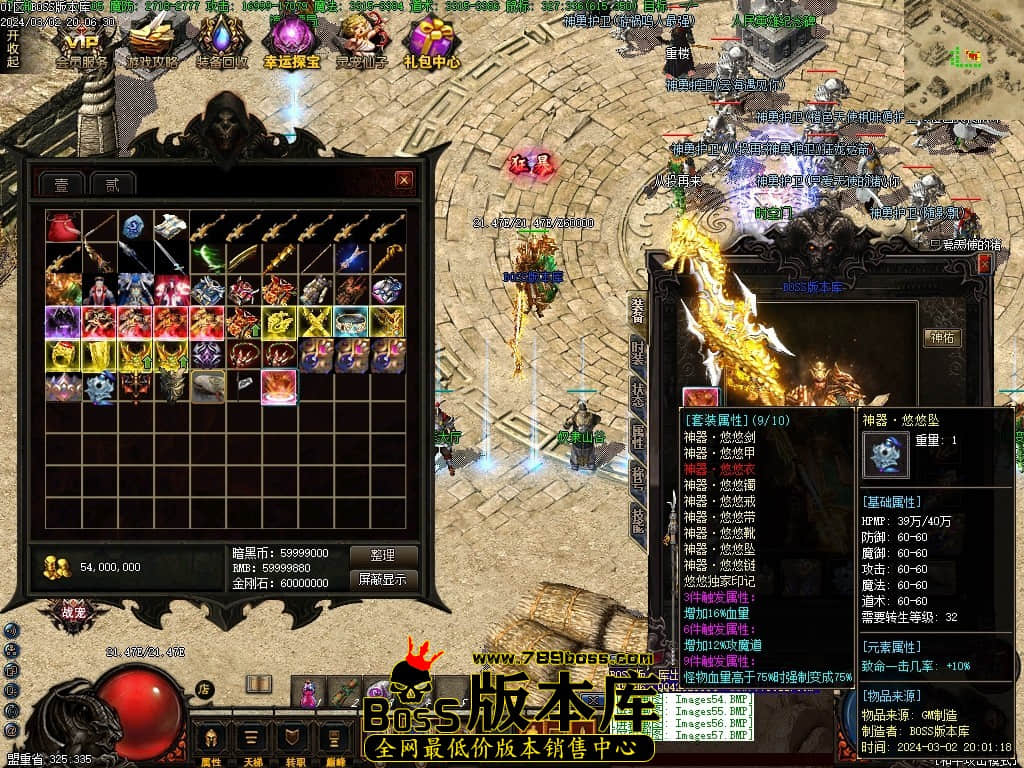Close the inventory bag window

pos(404,180)
